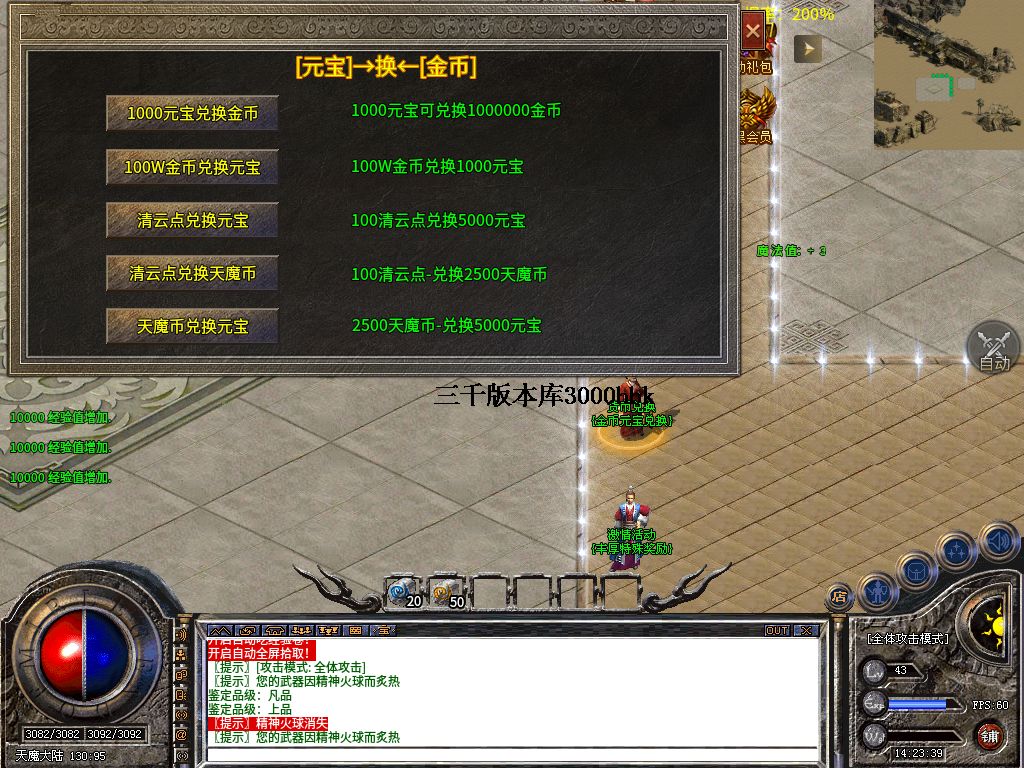This screenshot has width=1024, height=768.
Task: Close the chat window with X button
Action: 806,631
